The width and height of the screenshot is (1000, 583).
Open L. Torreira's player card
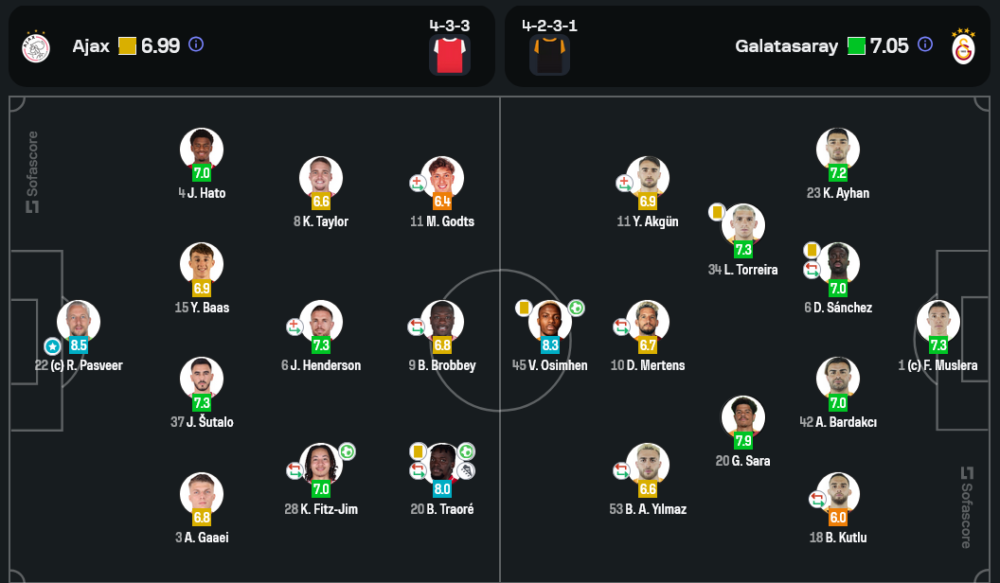[743, 226]
